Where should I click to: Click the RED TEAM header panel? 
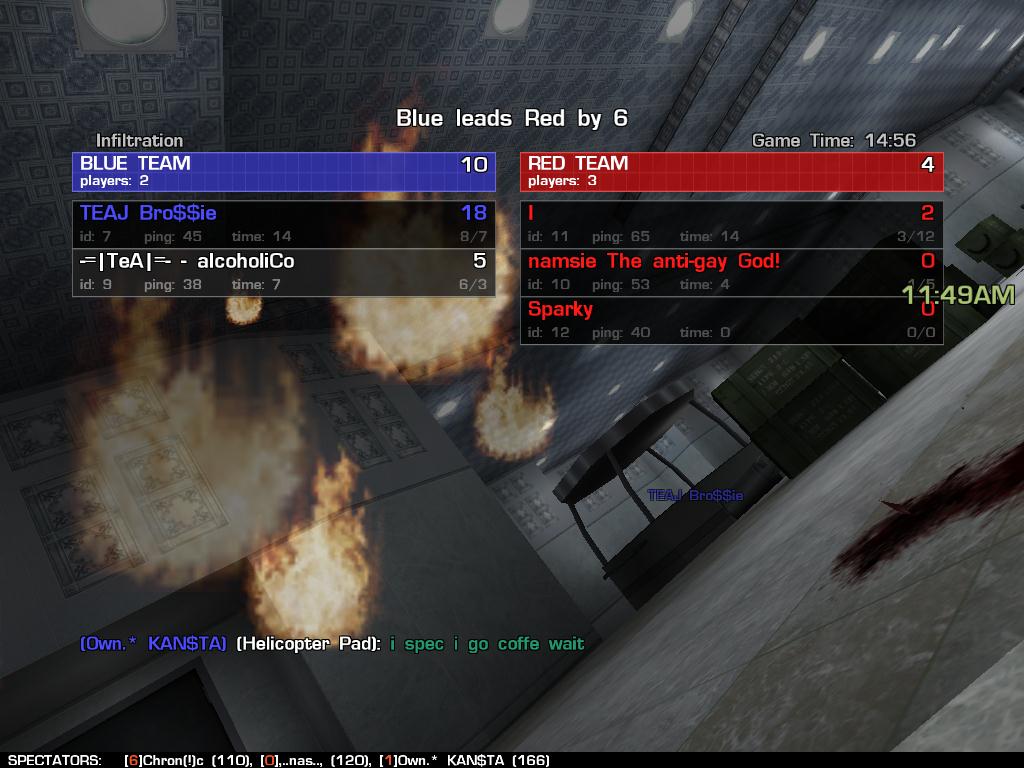click(x=731, y=171)
